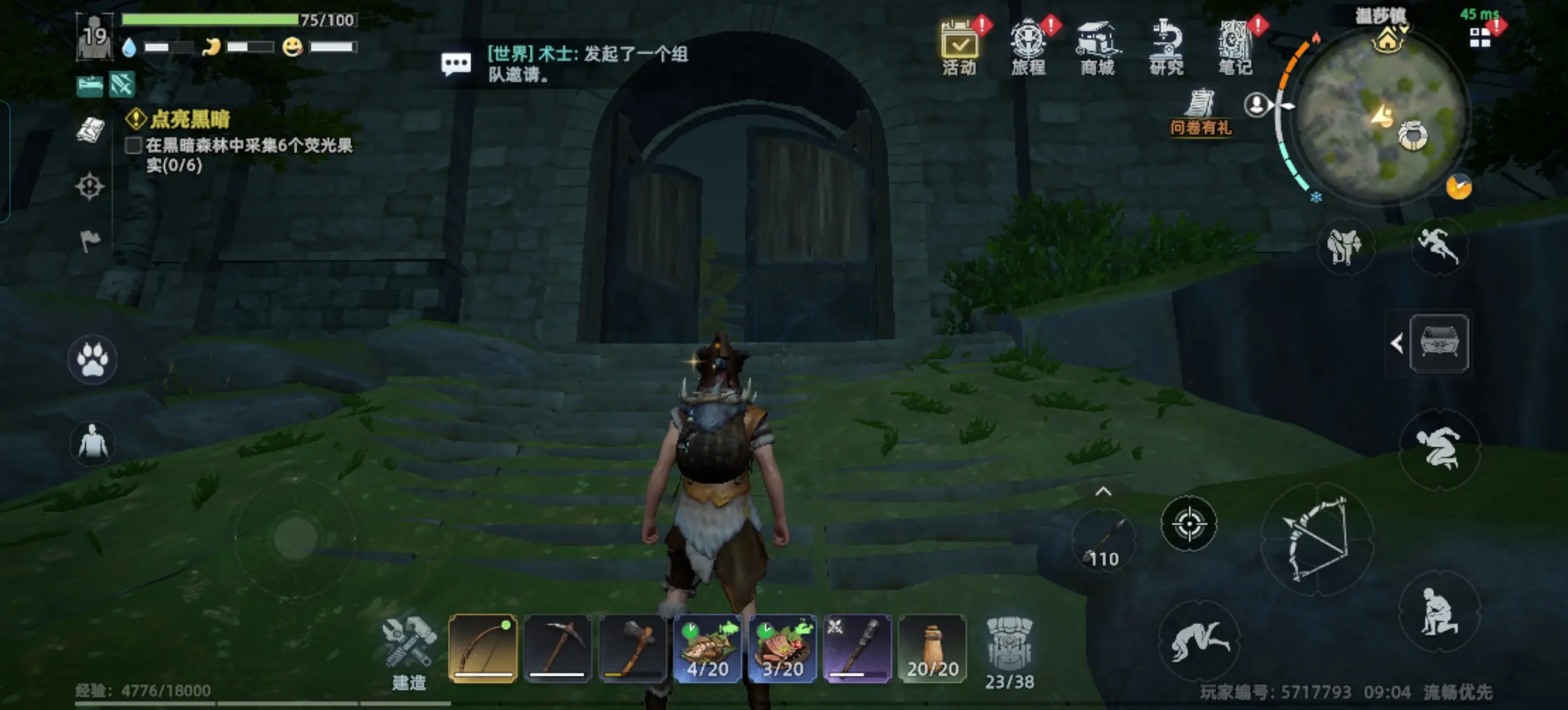Toggle the character posture figure icon
This screenshot has width=1568, height=710.
pyautogui.click(x=92, y=444)
